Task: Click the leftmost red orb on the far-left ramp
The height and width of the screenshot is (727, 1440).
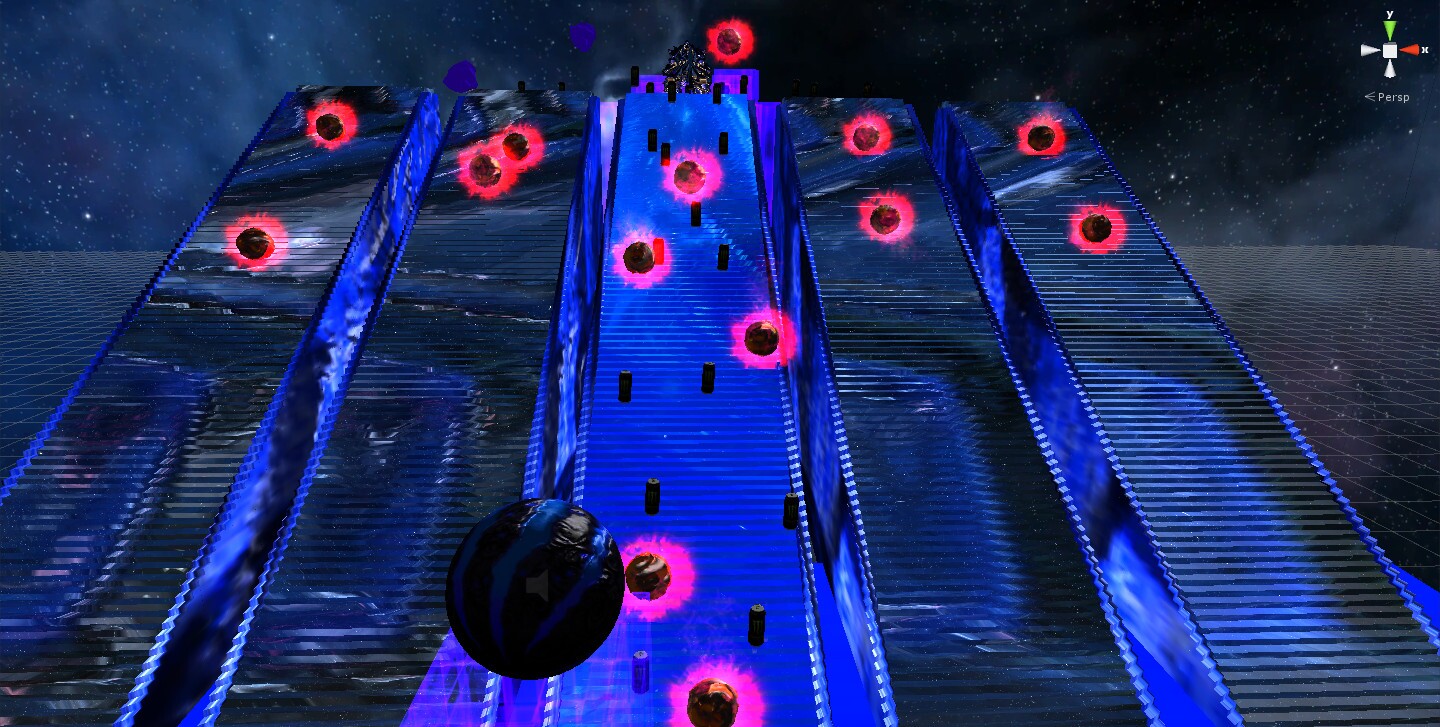Action: (x=253, y=243)
